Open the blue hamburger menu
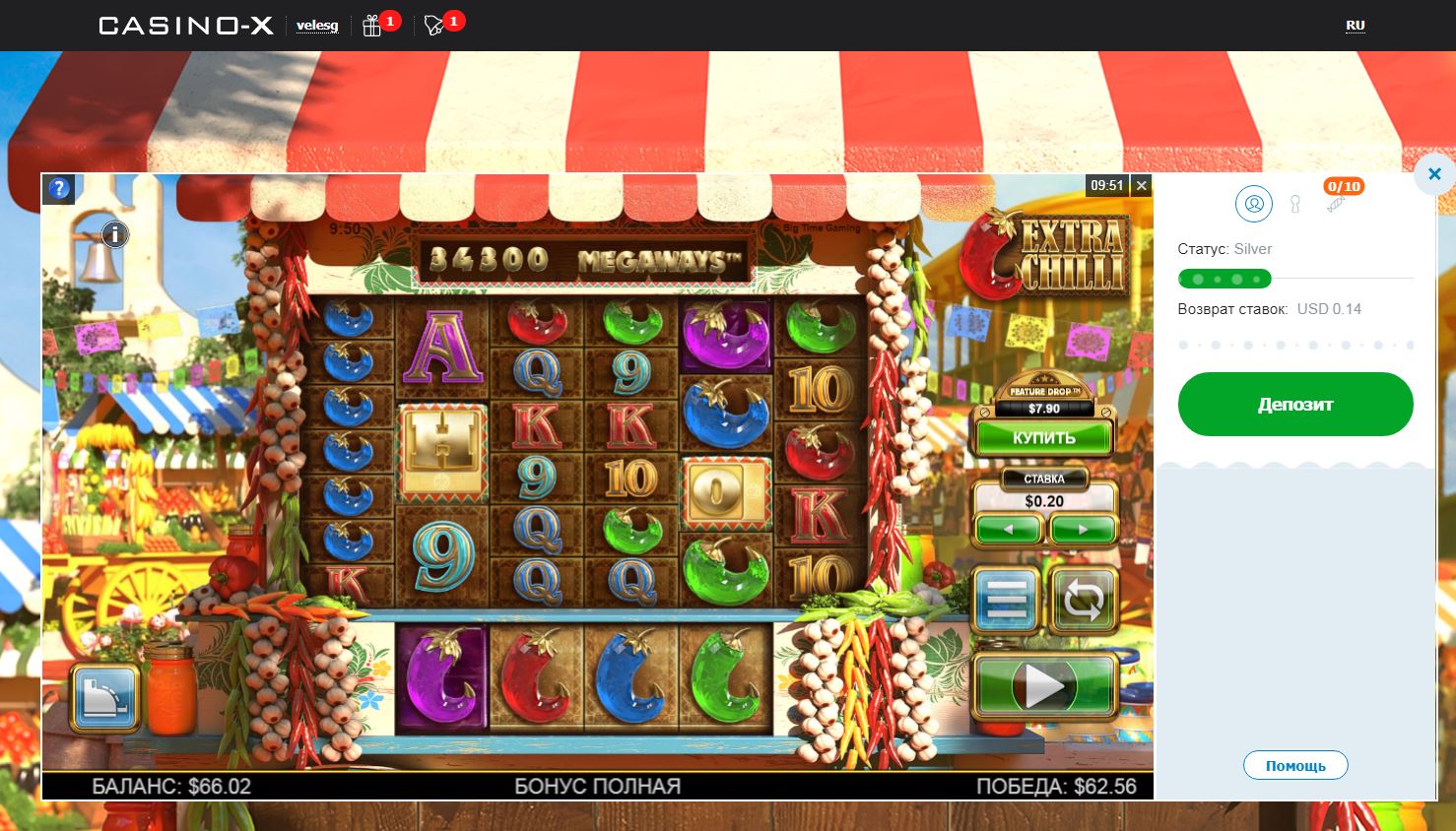Screen dimensions: 1456x831 tap(1006, 599)
